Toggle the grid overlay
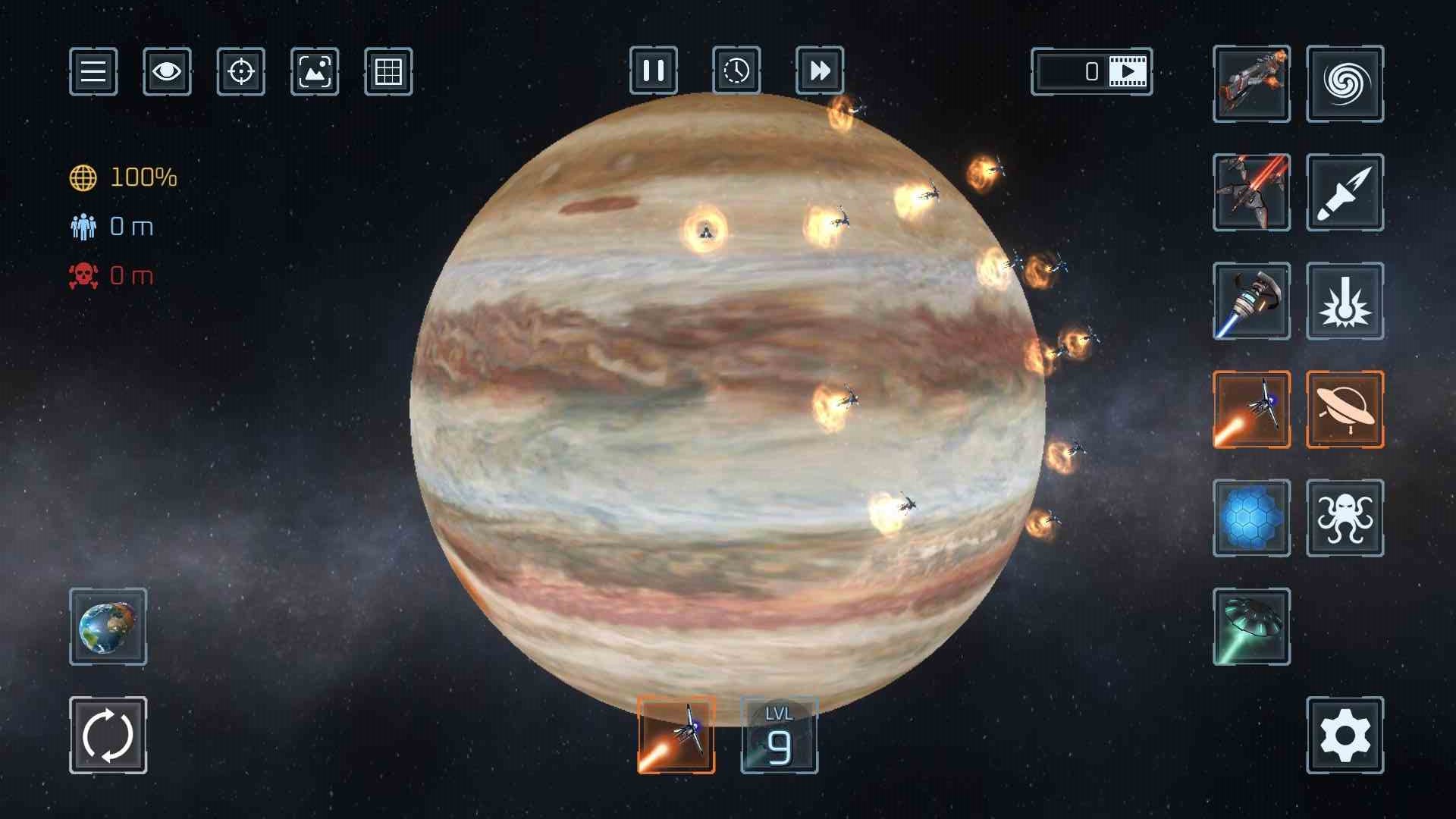The width and height of the screenshot is (1456, 819). (389, 72)
